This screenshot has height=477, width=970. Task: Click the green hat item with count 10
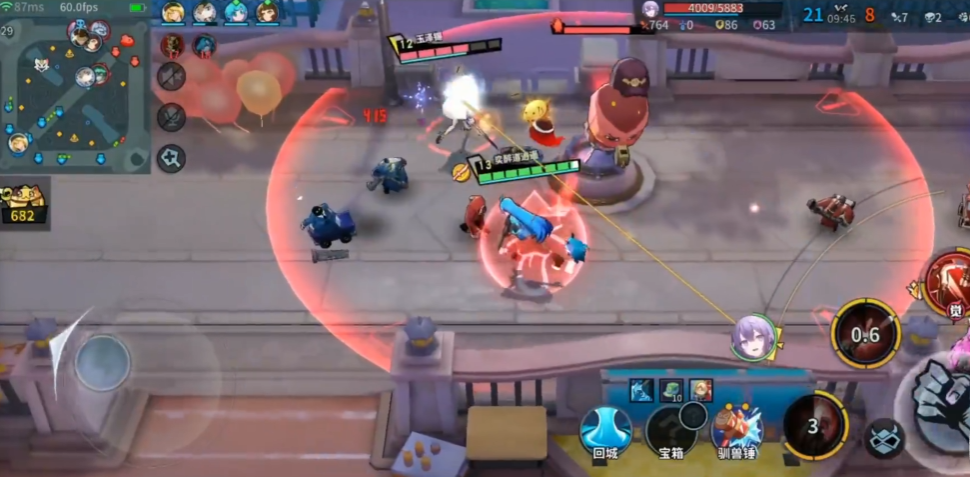tap(671, 390)
